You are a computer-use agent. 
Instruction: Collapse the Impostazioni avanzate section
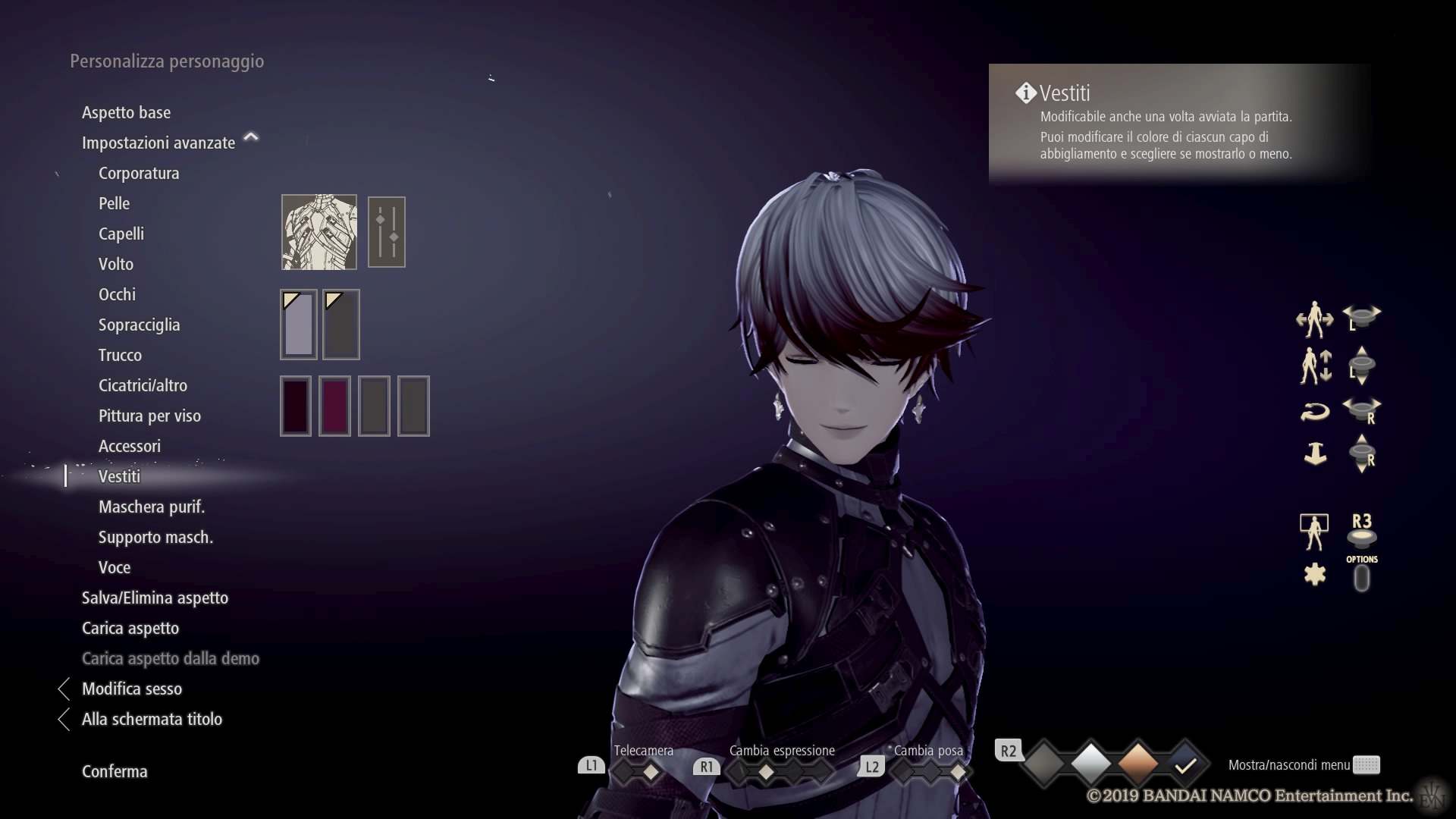click(x=250, y=138)
